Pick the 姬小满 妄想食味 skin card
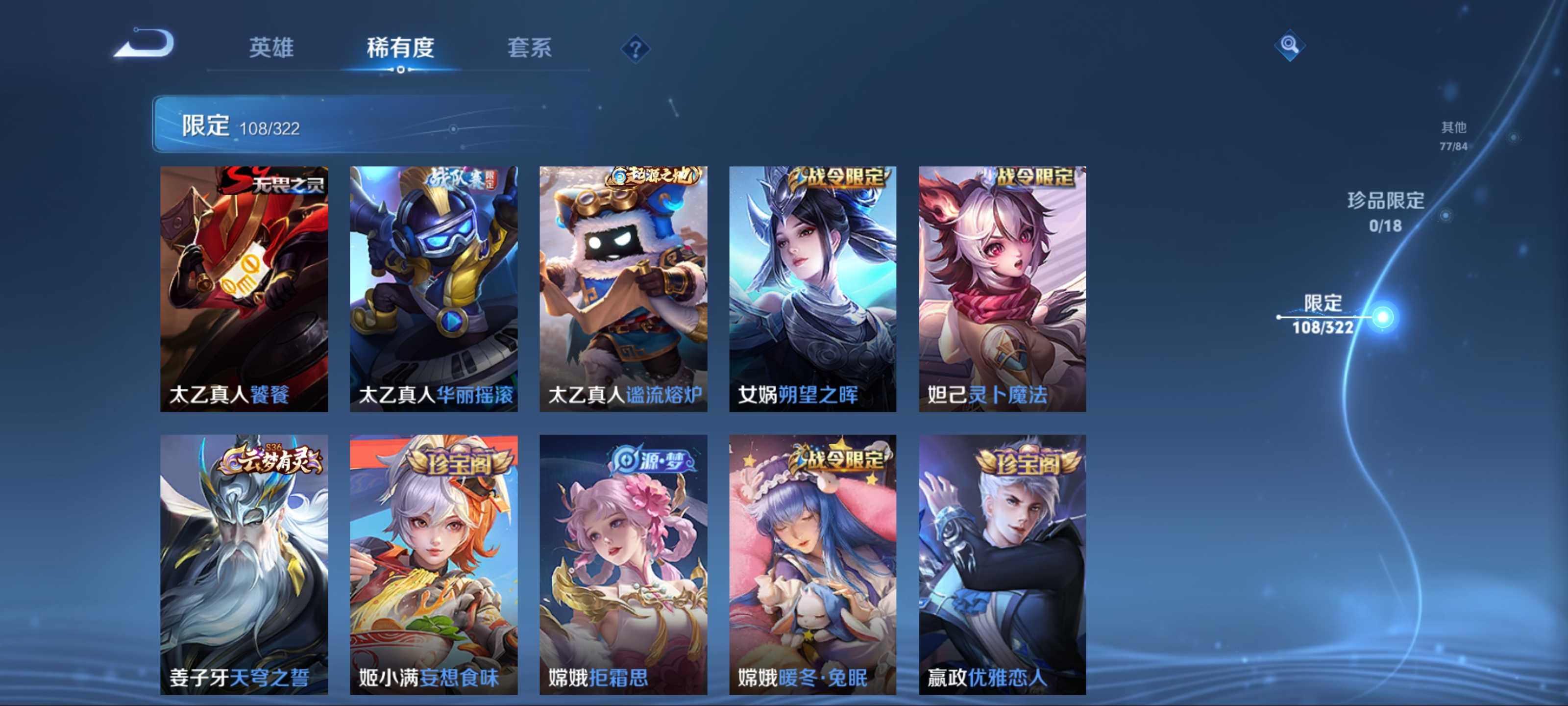The image size is (1568, 706). pyautogui.click(x=433, y=564)
